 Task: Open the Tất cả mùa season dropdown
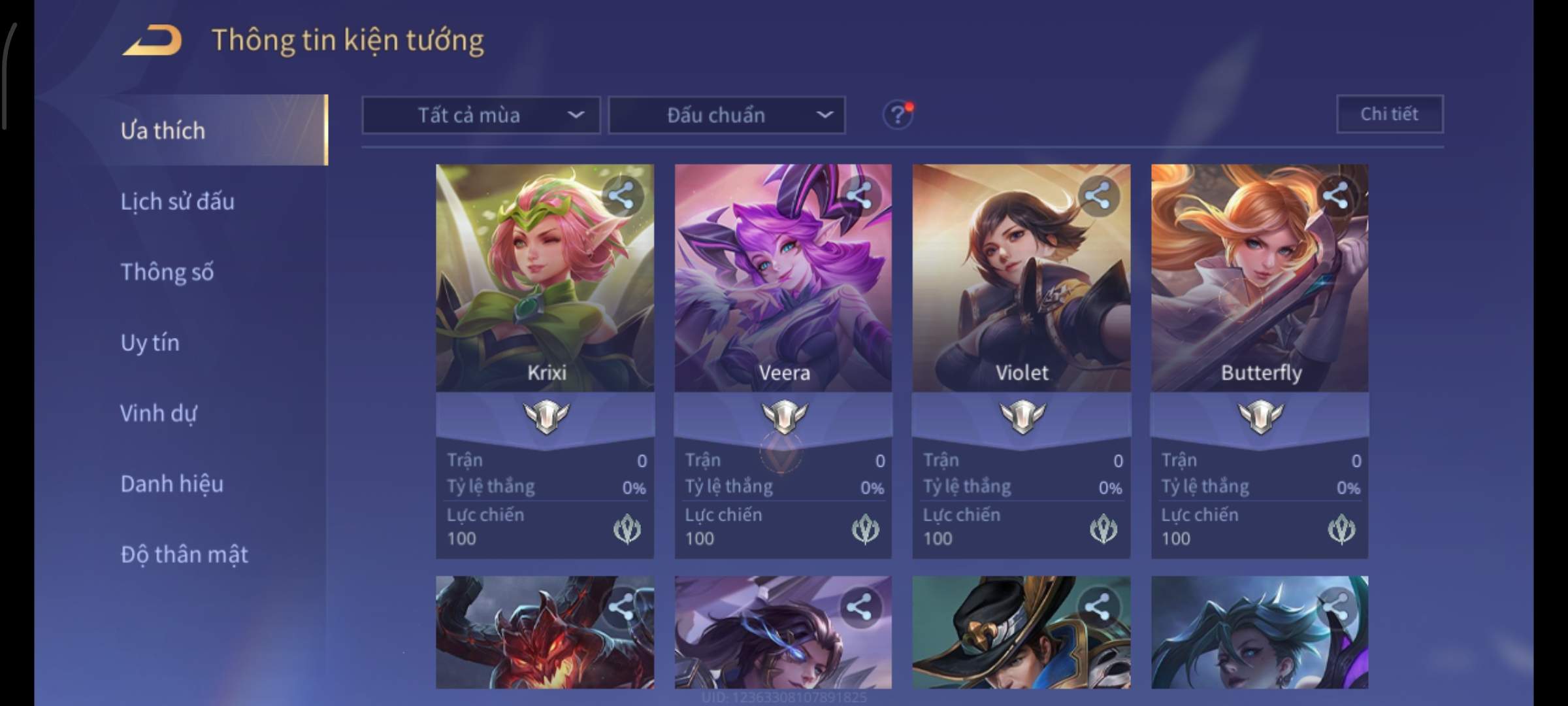[481, 115]
